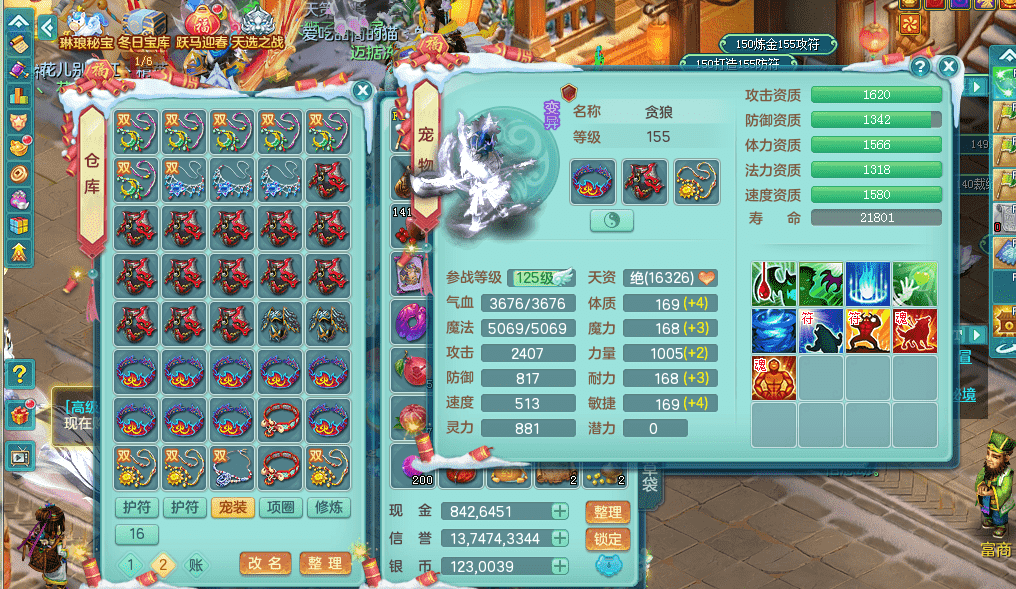Go to warehouse page 1
Screen dimensions: 1016x589
(130, 565)
